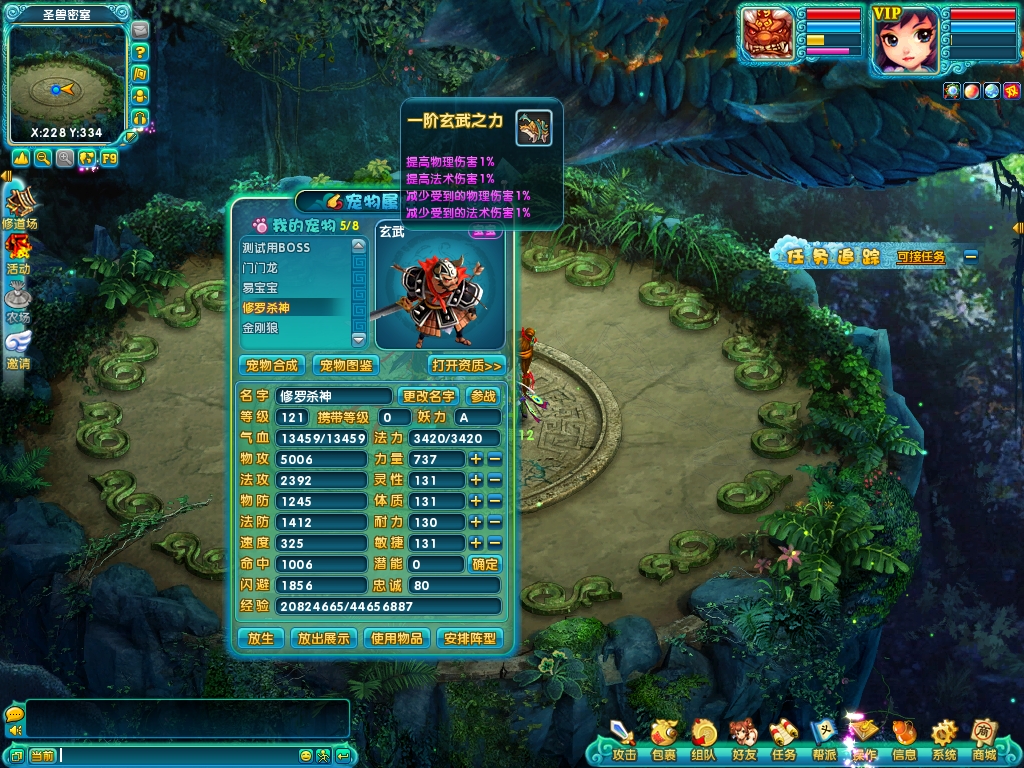This screenshot has height=768, width=1024.
Task: Open the 安排阵型 formation button
Action: pyautogui.click(x=469, y=638)
